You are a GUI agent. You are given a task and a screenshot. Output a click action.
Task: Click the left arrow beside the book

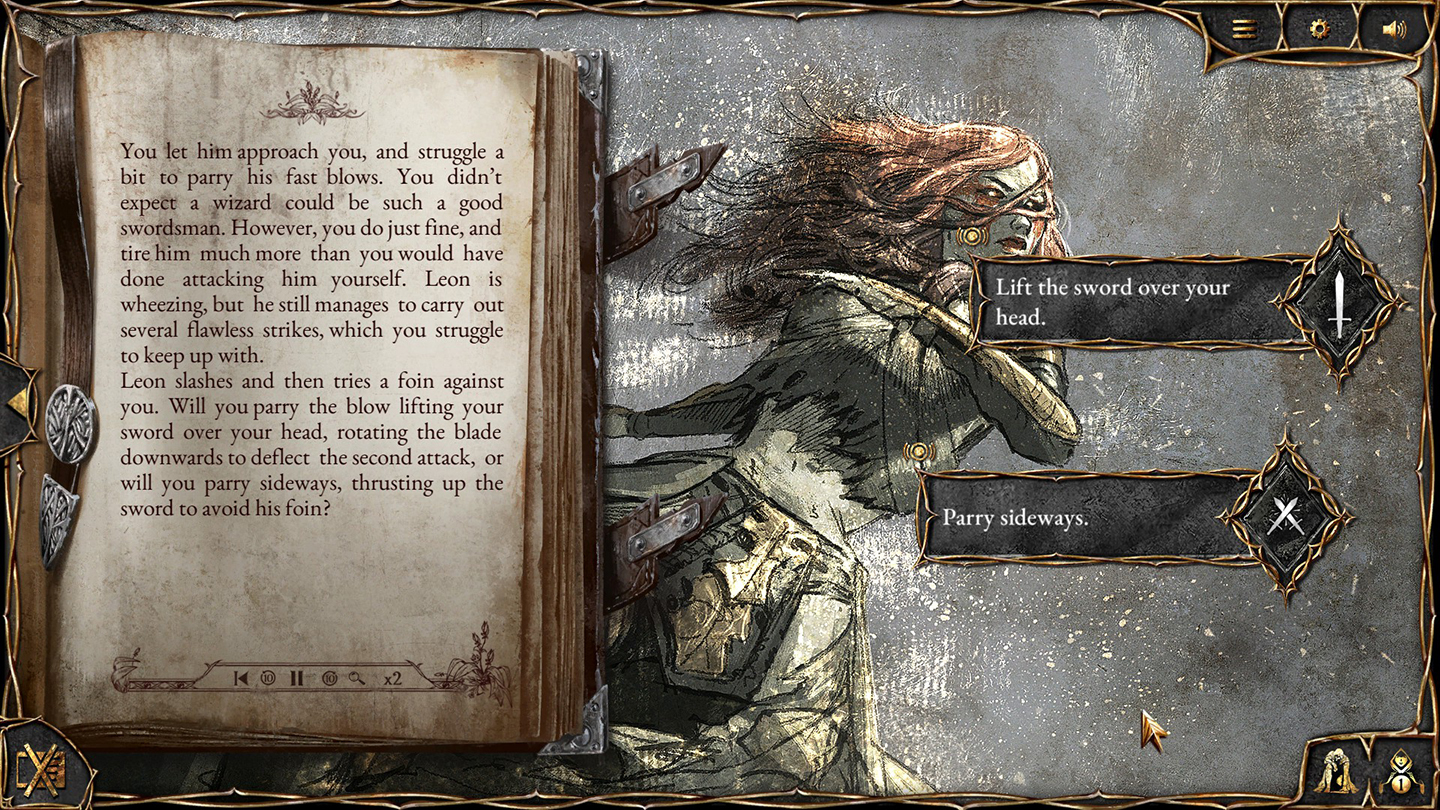(x=17, y=404)
